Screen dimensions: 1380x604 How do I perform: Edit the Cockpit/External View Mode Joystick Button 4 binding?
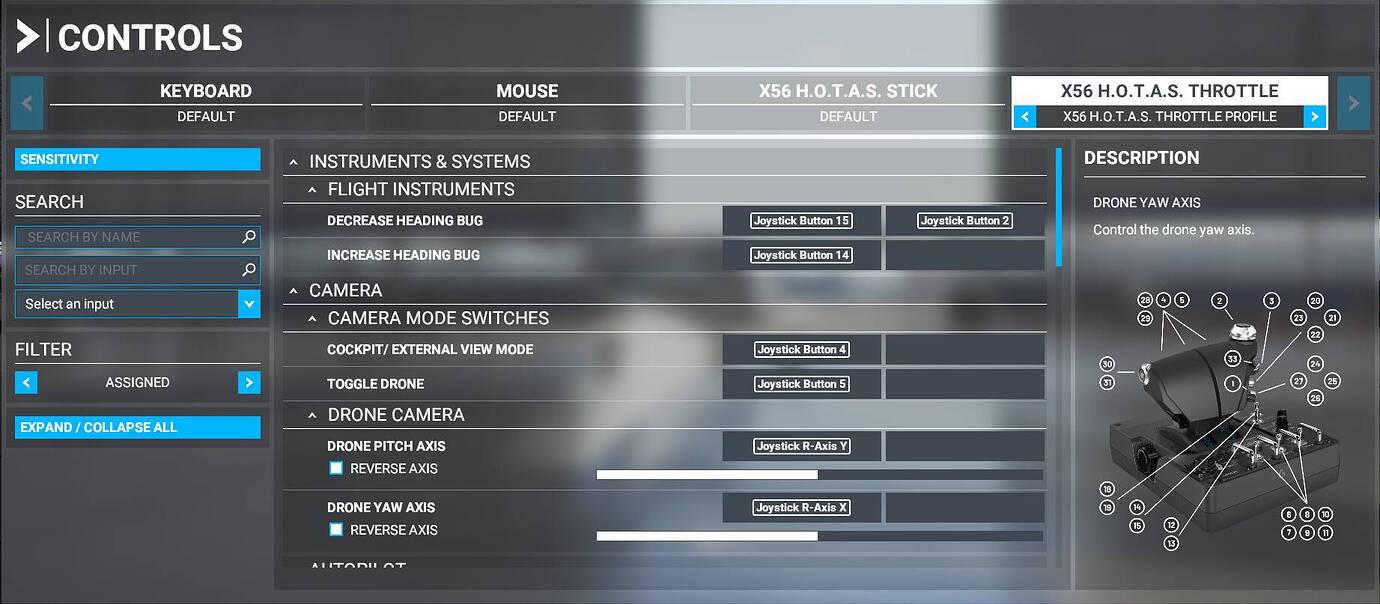coord(801,350)
